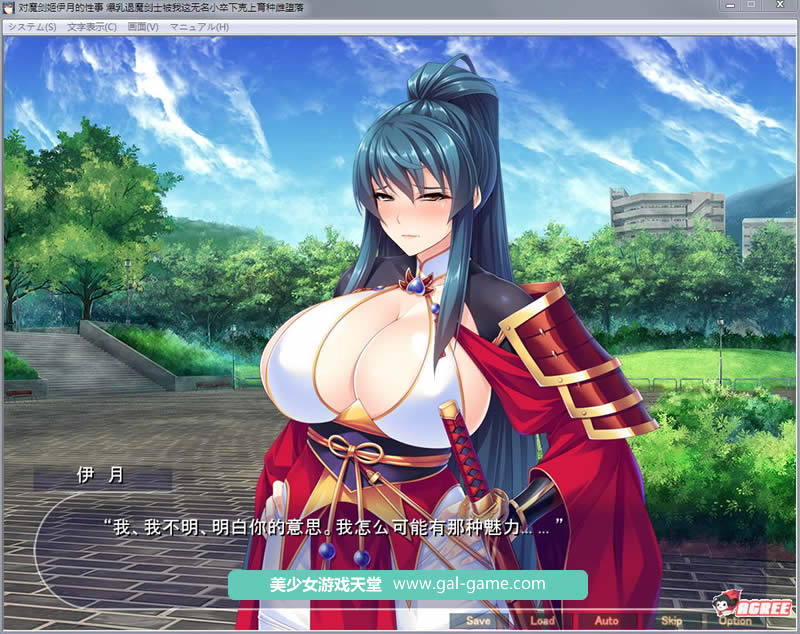Open the マニュアル(H) menu
The height and width of the screenshot is (634, 800).
point(199,27)
